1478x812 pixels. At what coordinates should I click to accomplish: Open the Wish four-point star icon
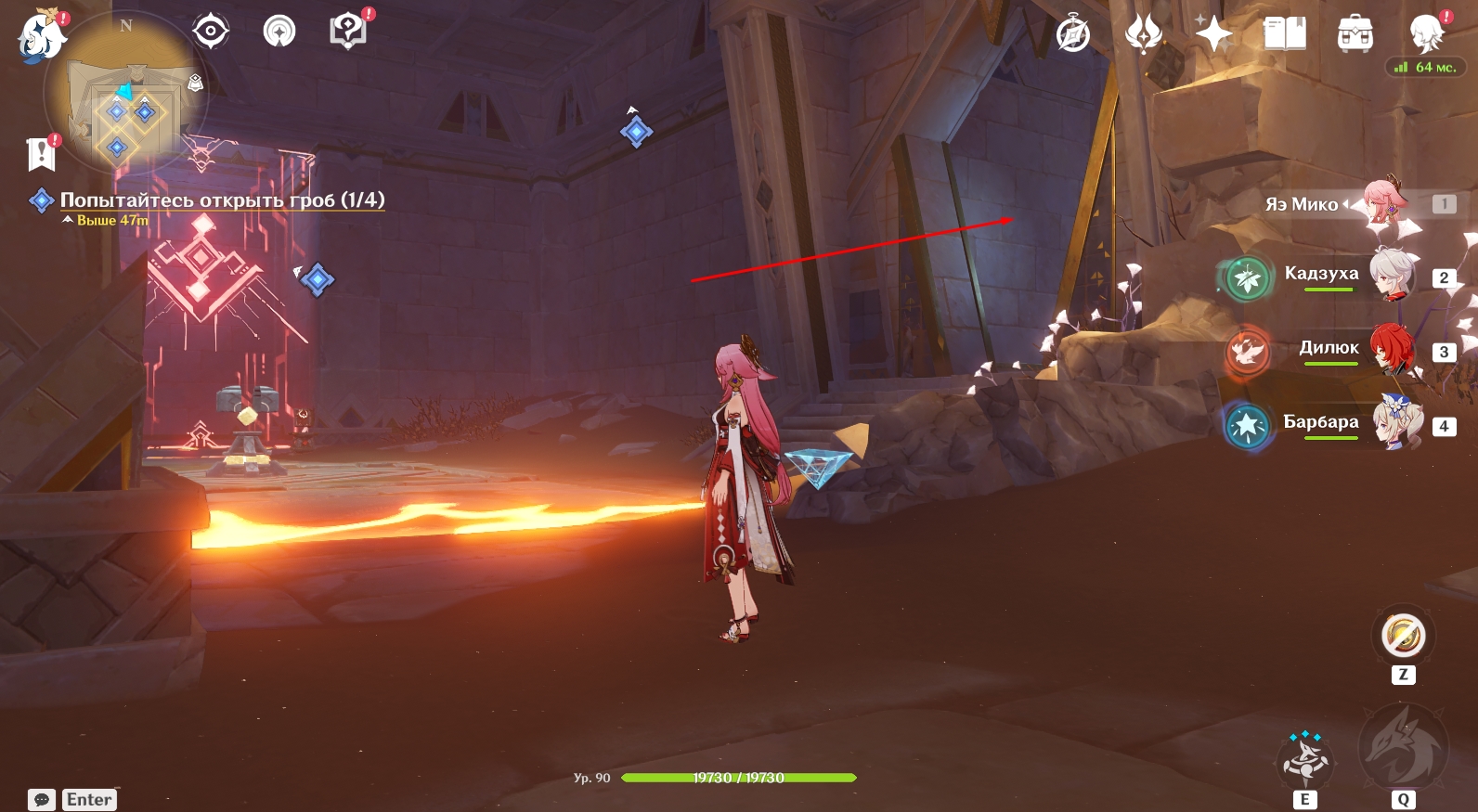[x=1213, y=34]
